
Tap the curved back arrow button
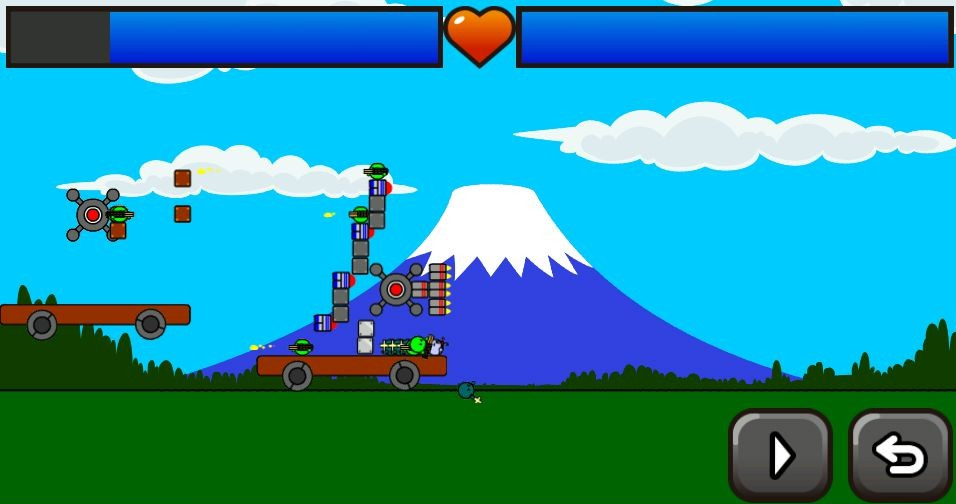tap(899, 455)
